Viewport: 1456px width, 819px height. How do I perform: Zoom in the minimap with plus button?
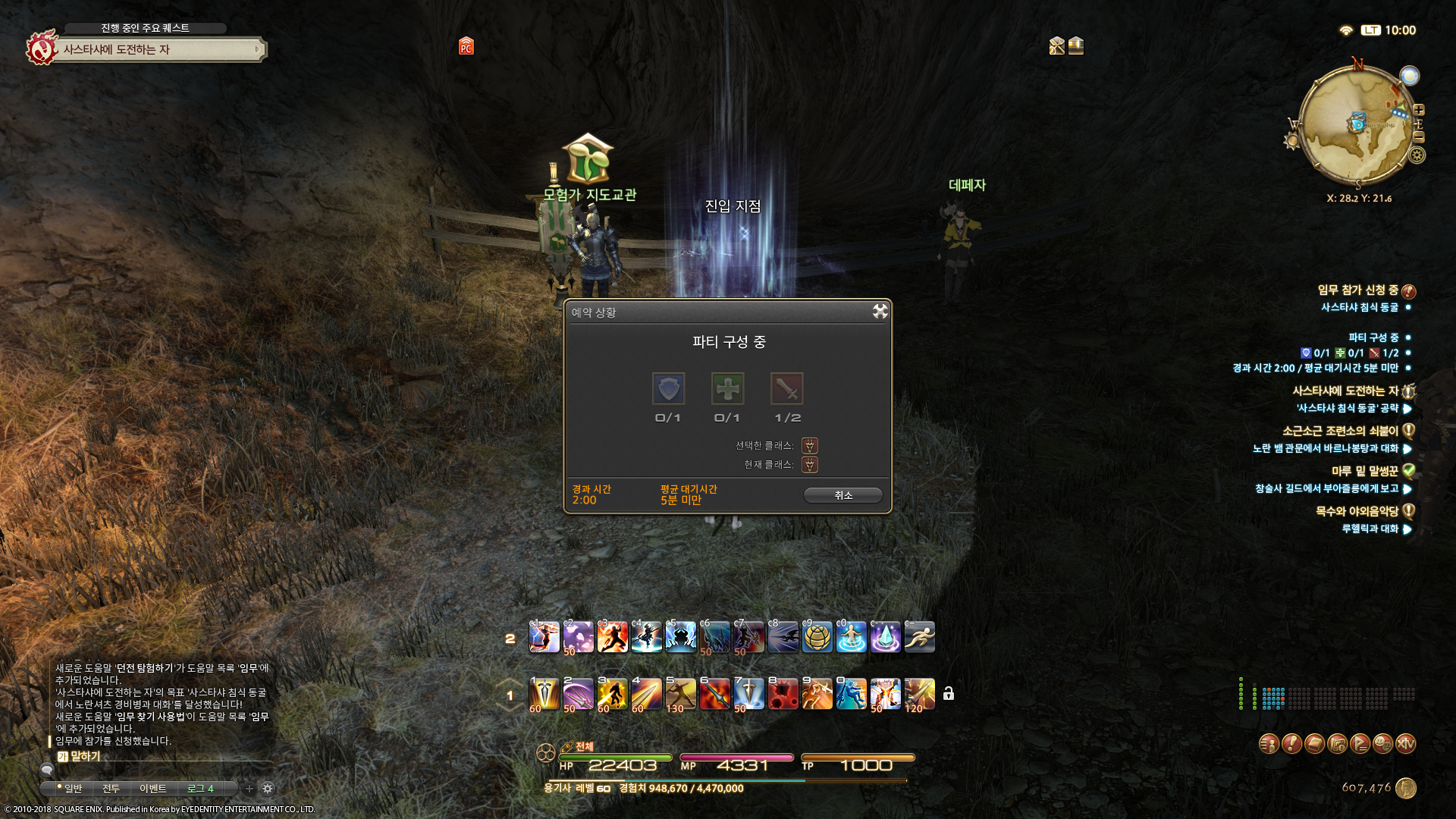pos(1419,110)
